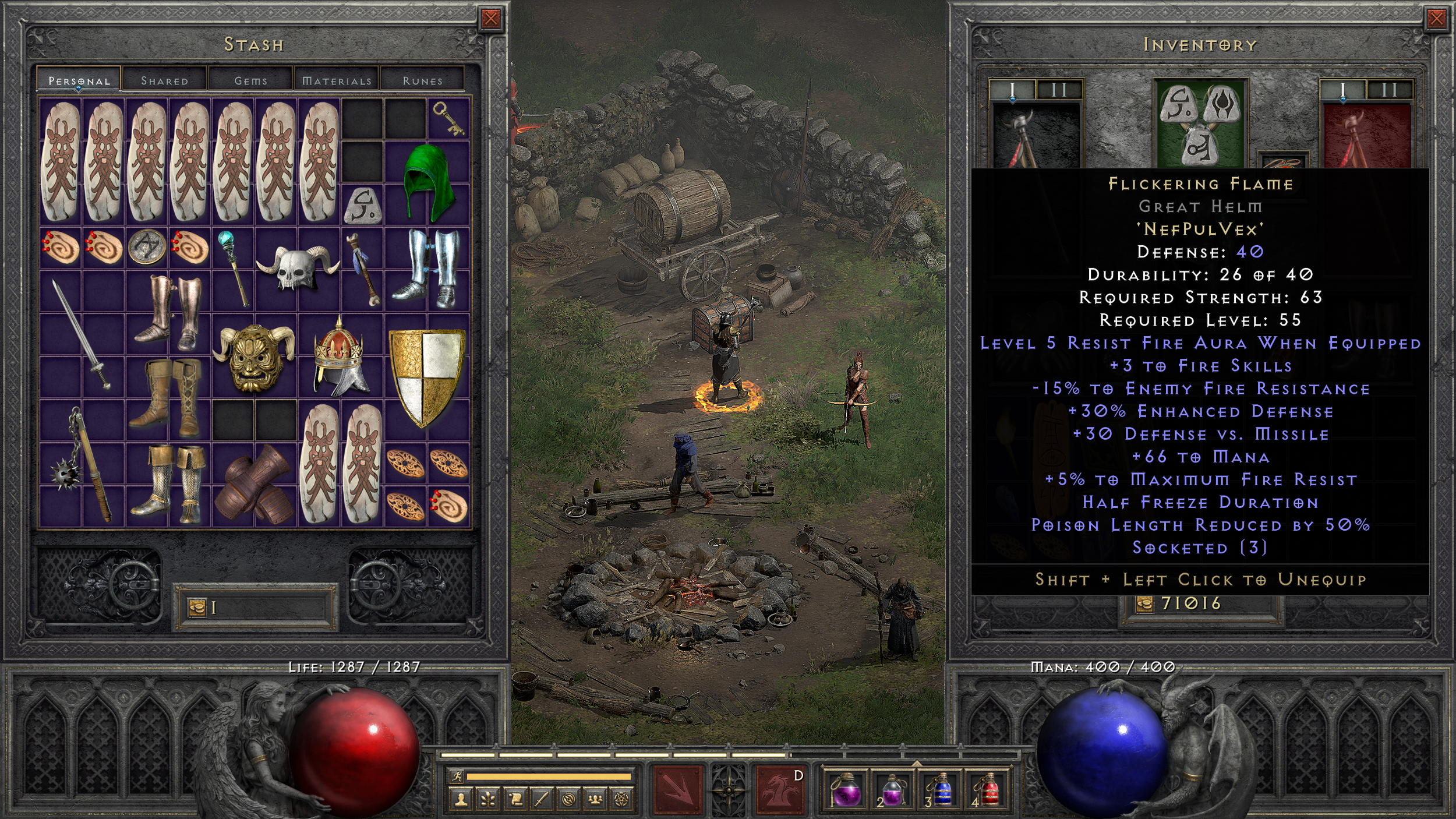This screenshot has height=819, width=1456.
Task: Select the brown leather gloves
Action: 254,485
